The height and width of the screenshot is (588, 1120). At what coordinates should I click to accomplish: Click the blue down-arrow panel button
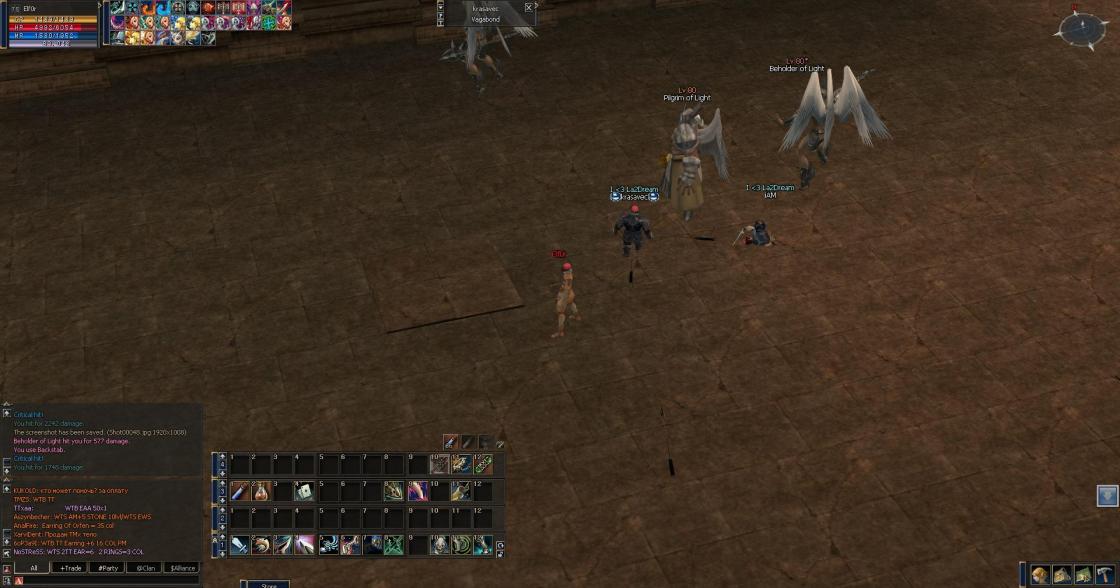(1107, 495)
